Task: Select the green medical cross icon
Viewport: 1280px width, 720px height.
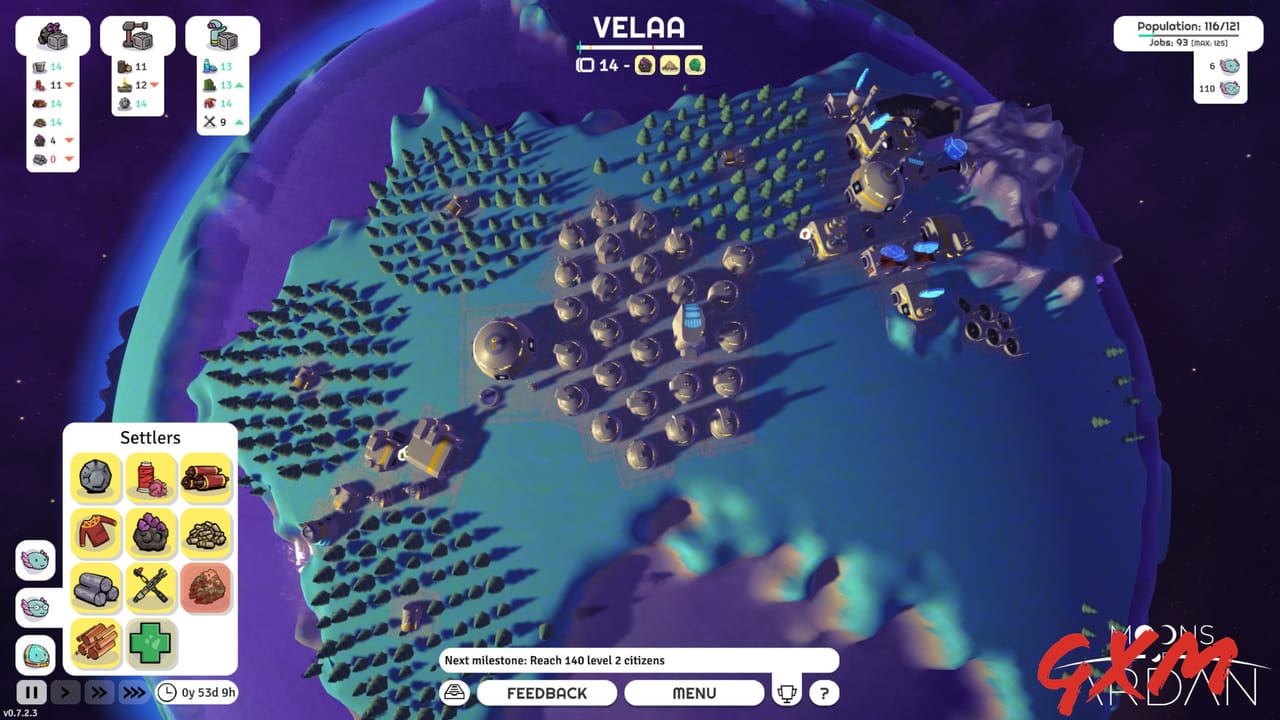Action: coord(152,643)
